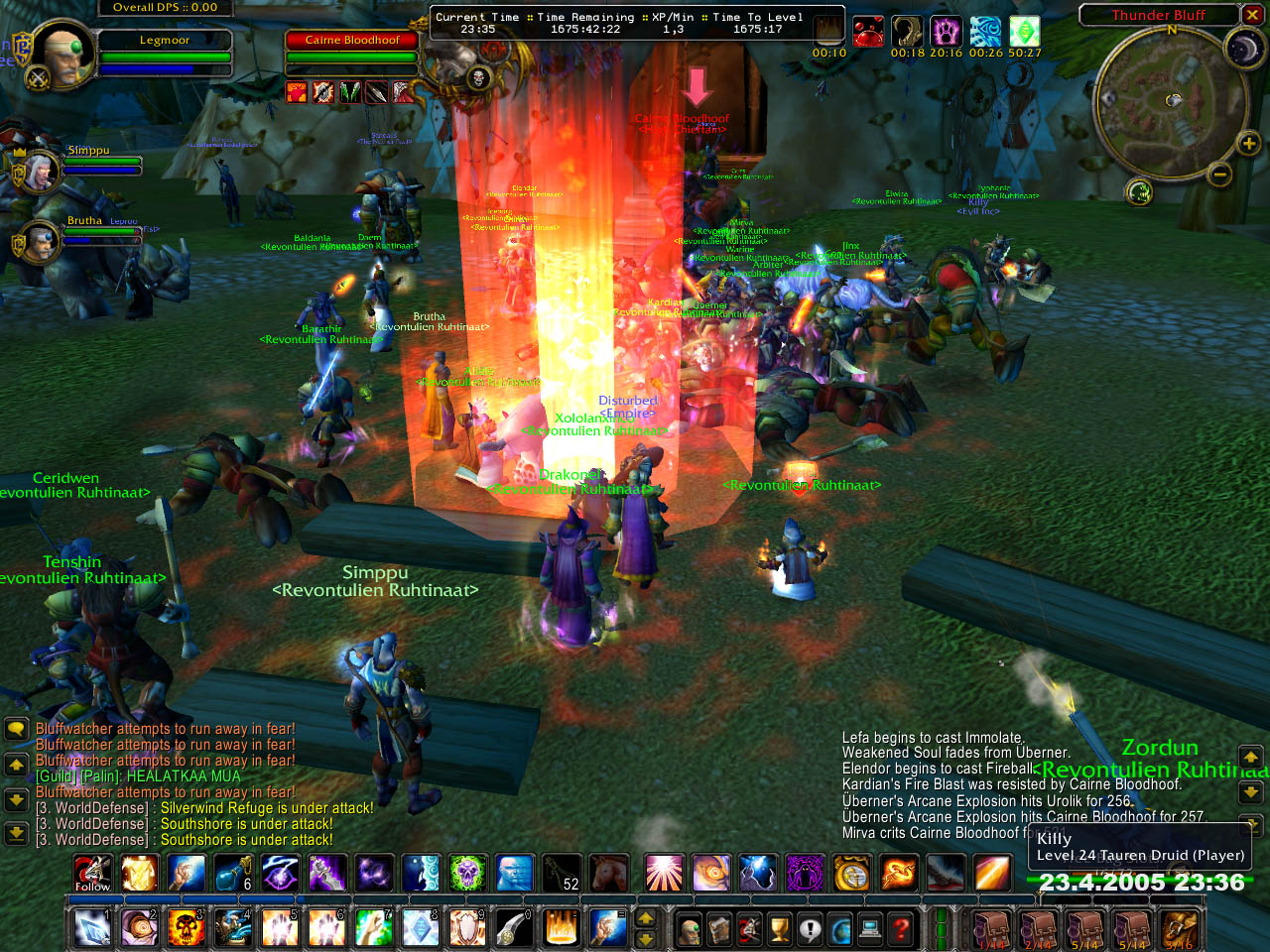Select party member Brutha's portrait
1270x952 pixels.
(x=40, y=241)
